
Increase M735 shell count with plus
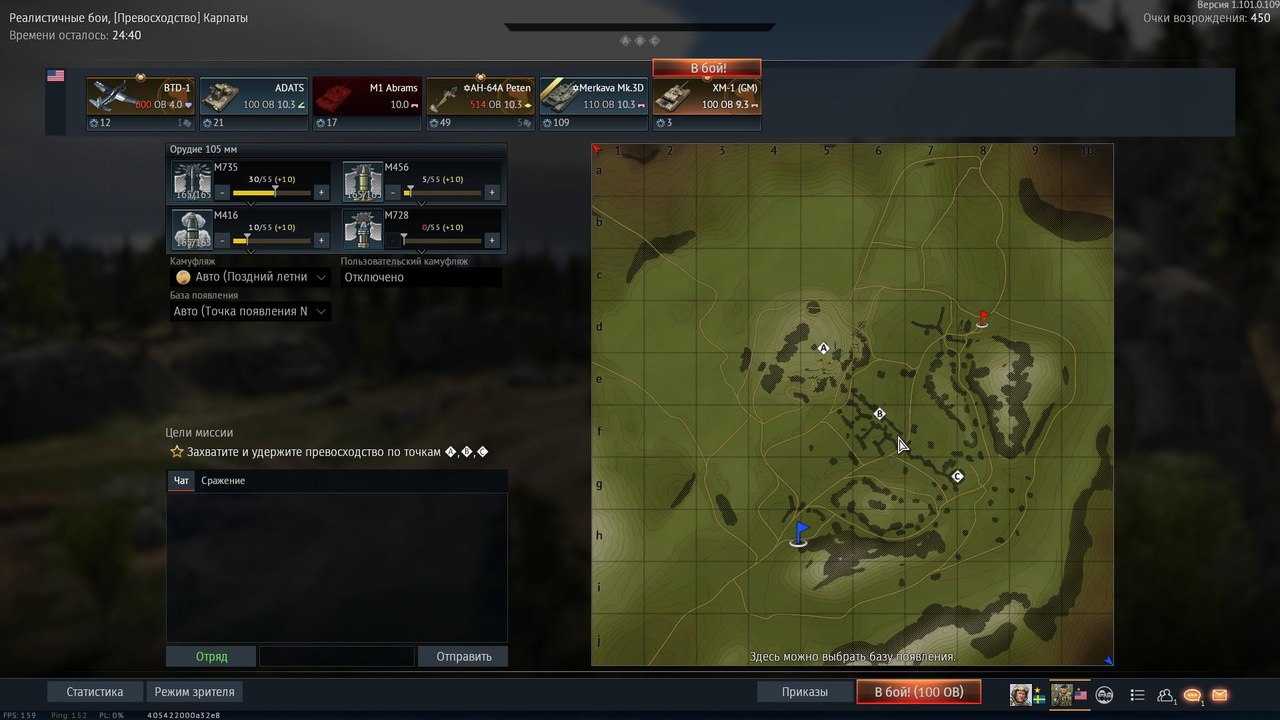click(x=321, y=192)
